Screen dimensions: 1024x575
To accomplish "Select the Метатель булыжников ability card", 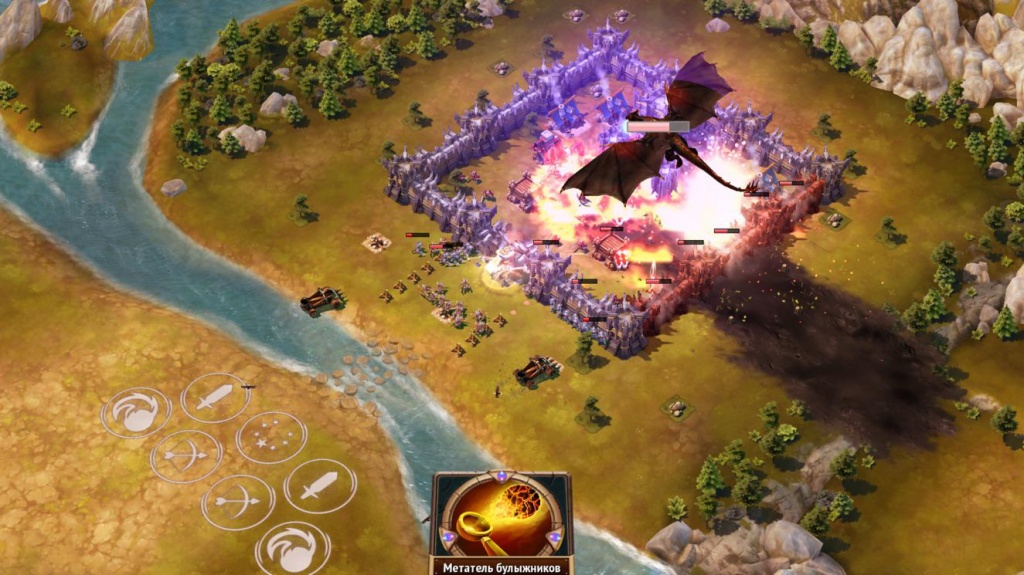I will [501, 522].
